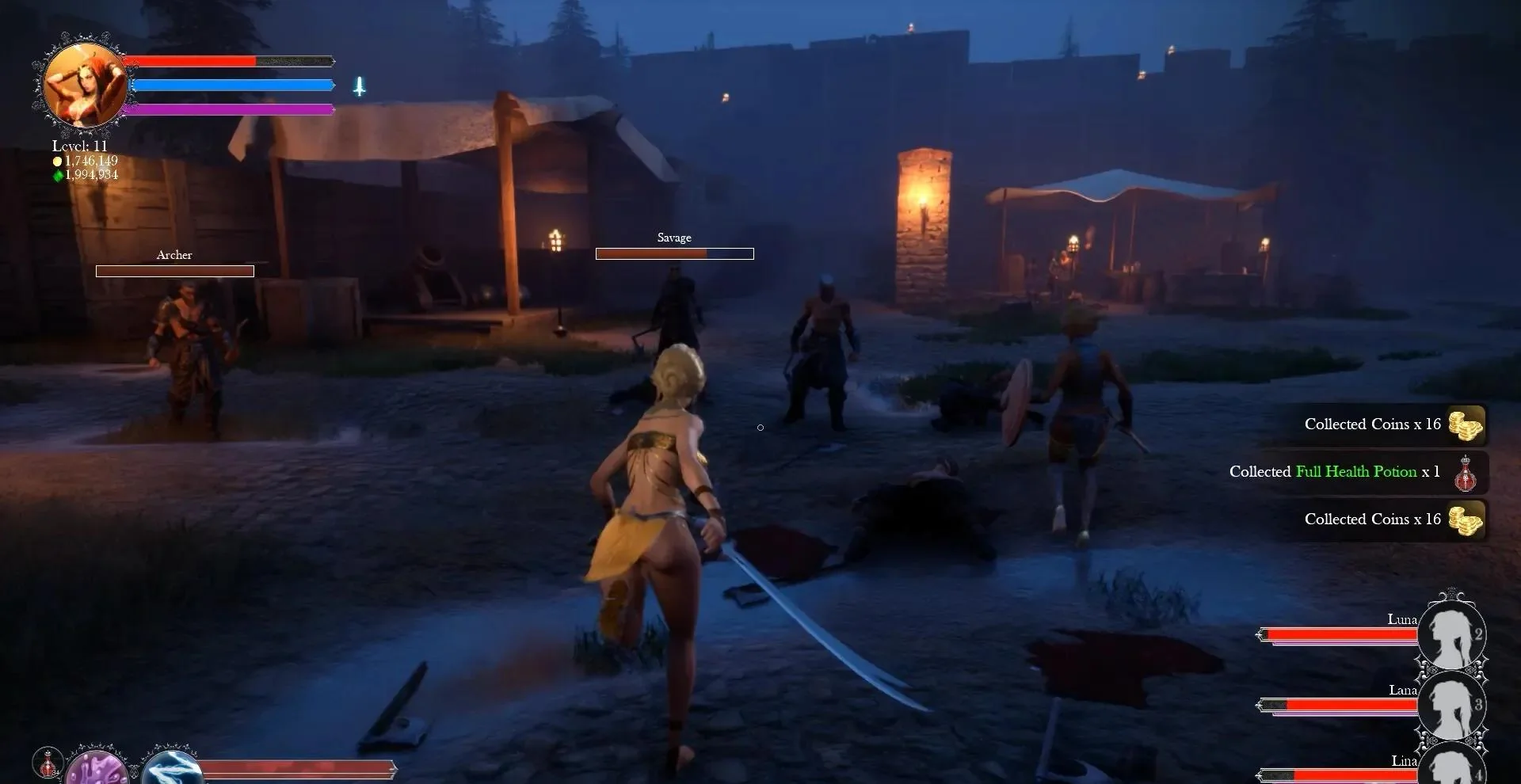Screen dimensions: 1521x784
Task: Click the glowing sword buff icon
Action: [359, 86]
